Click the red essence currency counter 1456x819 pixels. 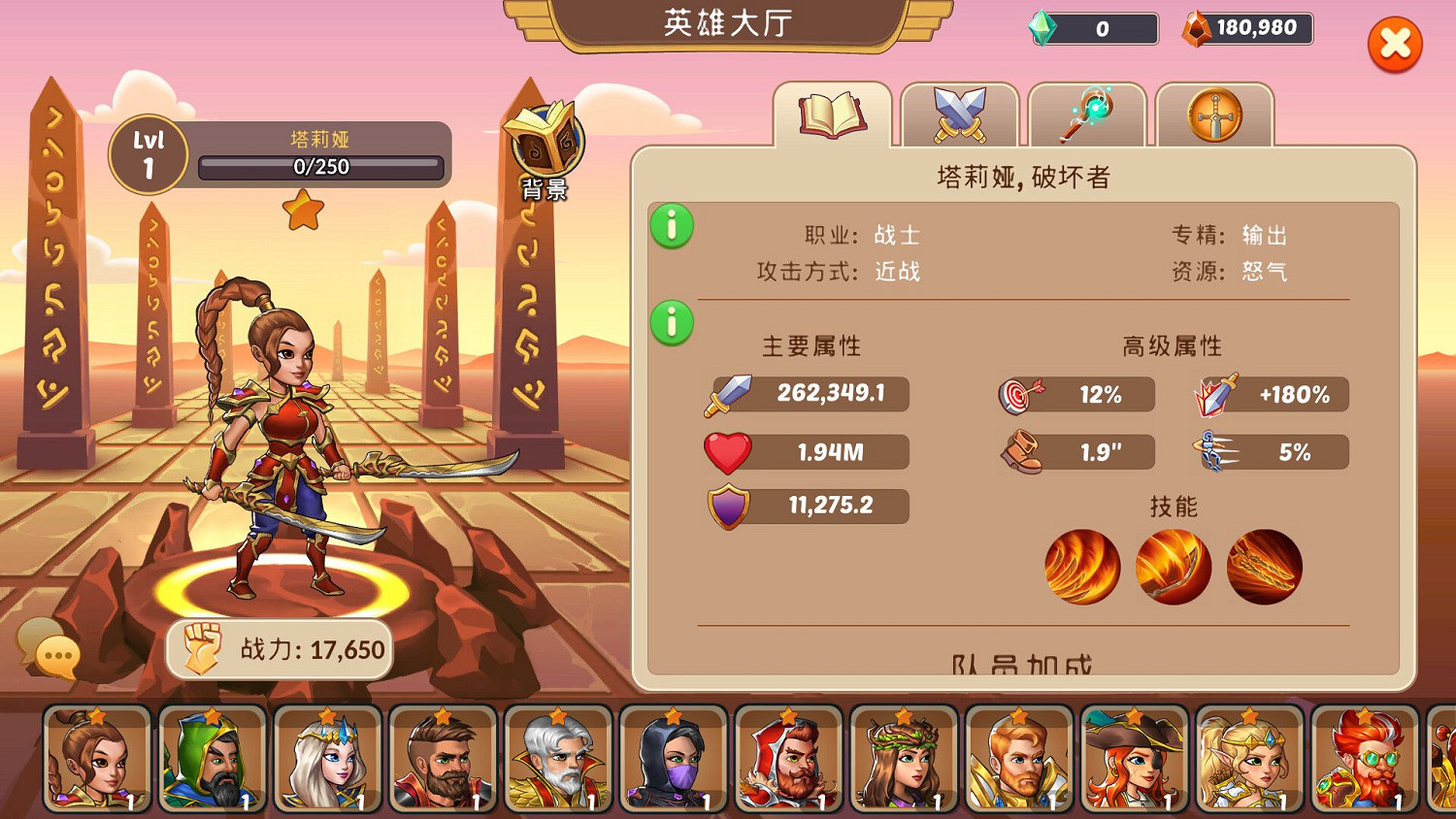click(x=1245, y=28)
